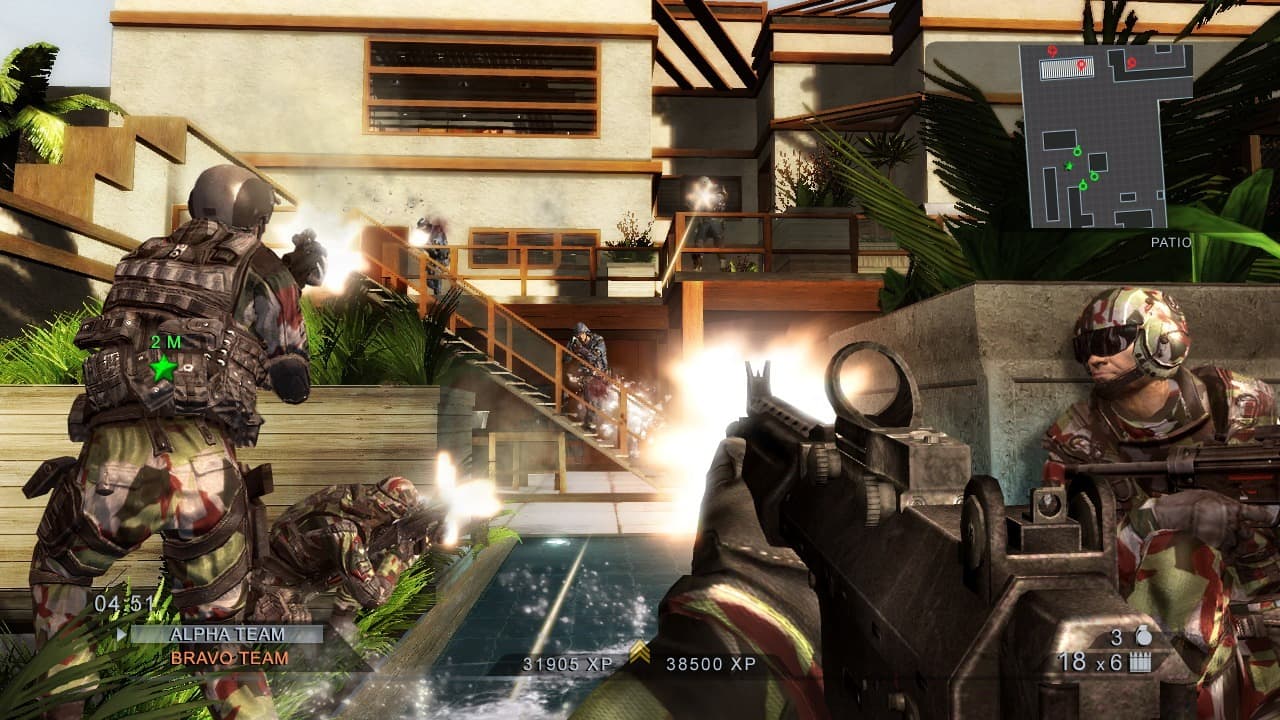Click the red enemy marker near minimap top-right
The width and height of the screenshot is (1280, 720).
pyautogui.click(x=1131, y=61)
